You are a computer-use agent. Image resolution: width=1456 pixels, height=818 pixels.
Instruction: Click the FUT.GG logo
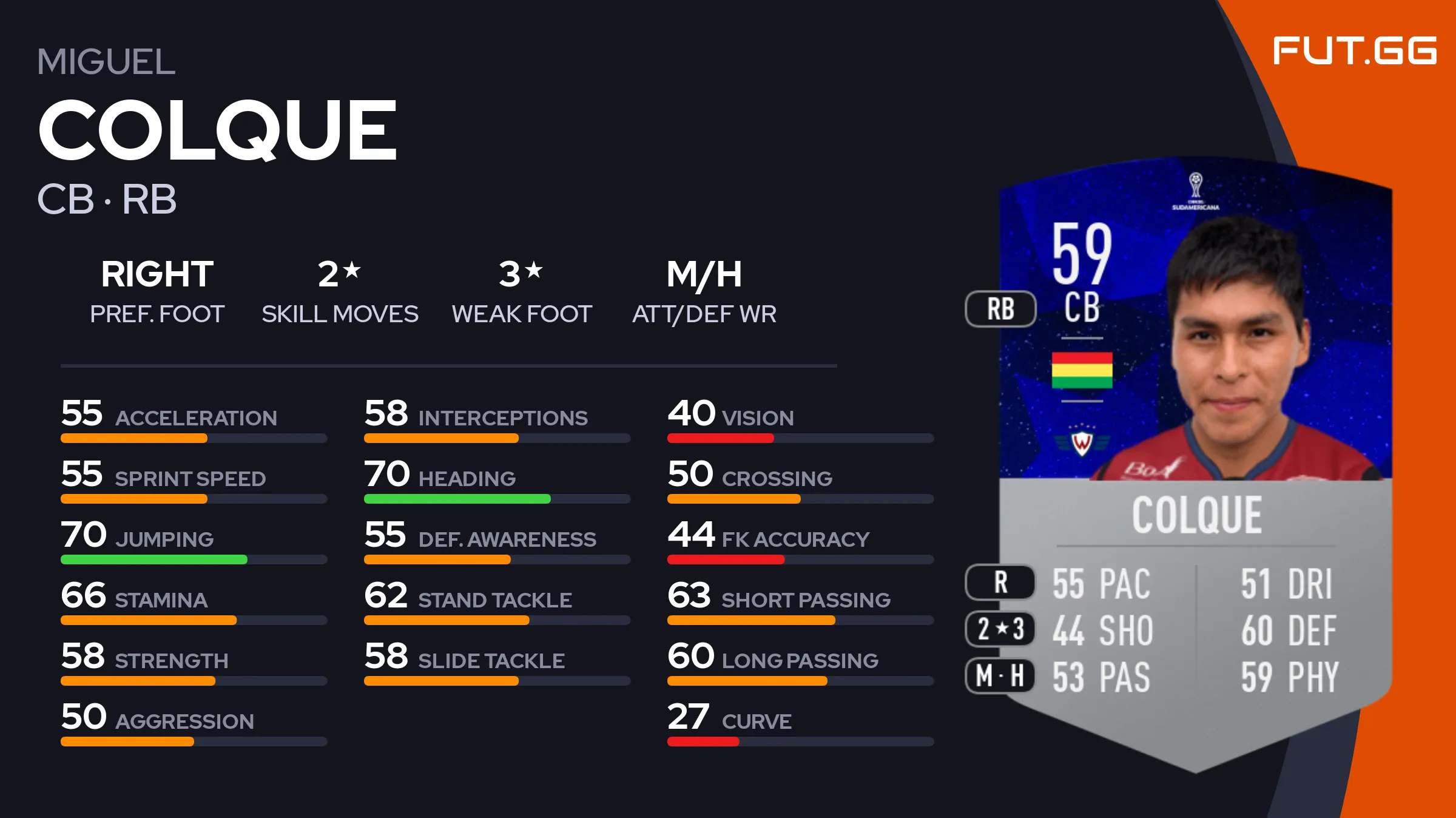click(x=1354, y=50)
